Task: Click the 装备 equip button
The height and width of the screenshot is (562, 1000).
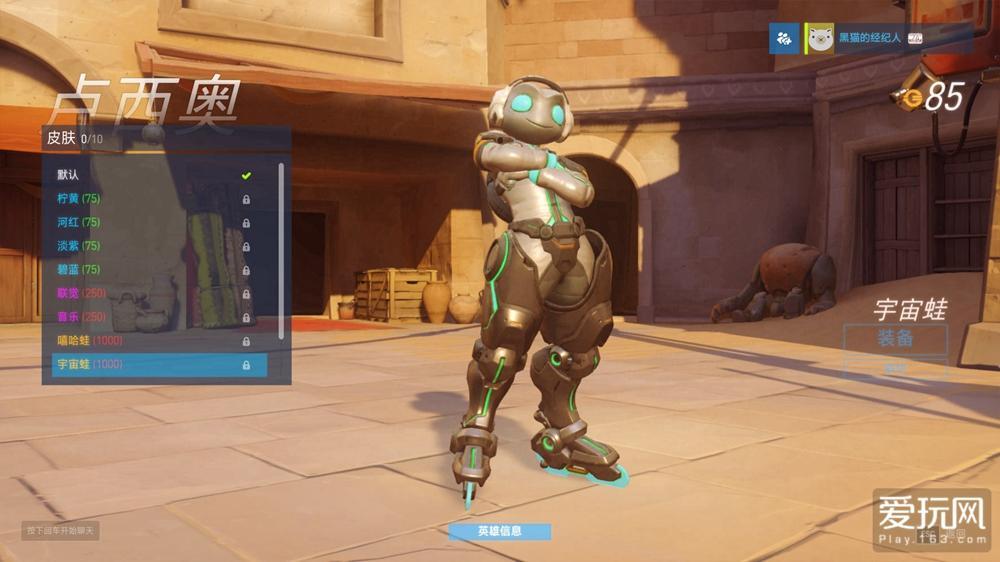Action: click(894, 338)
